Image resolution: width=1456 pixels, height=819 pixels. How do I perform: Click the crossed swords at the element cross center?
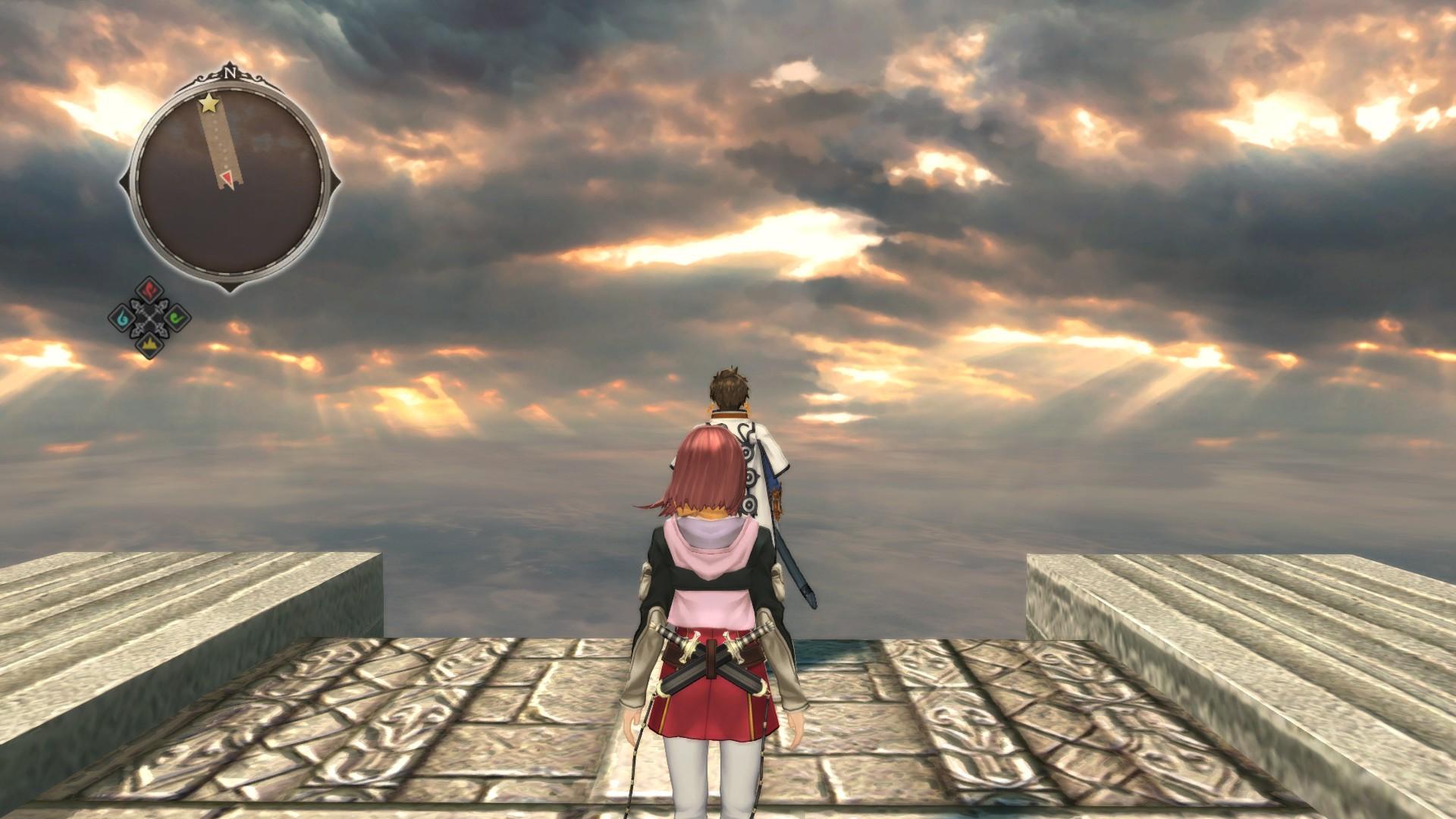tap(149, 318)
